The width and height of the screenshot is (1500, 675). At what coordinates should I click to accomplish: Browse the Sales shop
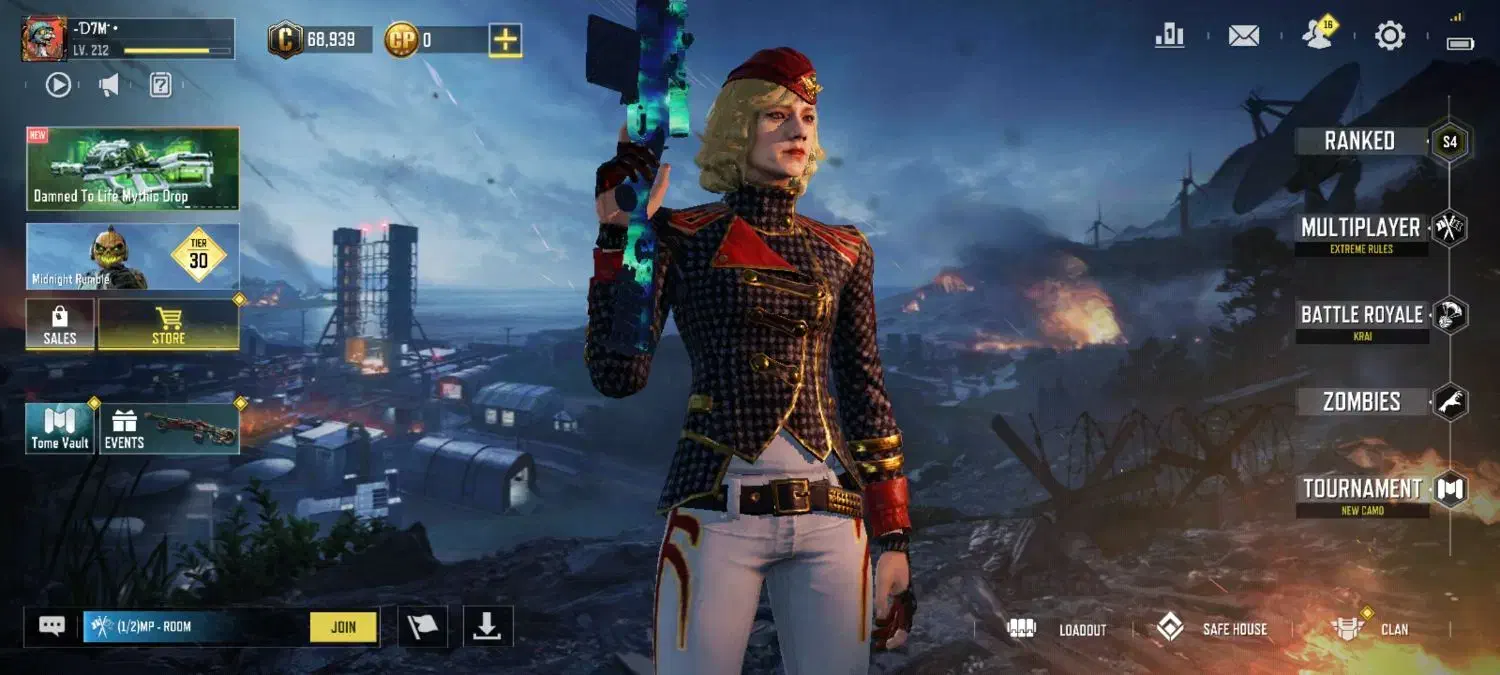point(60,325)
